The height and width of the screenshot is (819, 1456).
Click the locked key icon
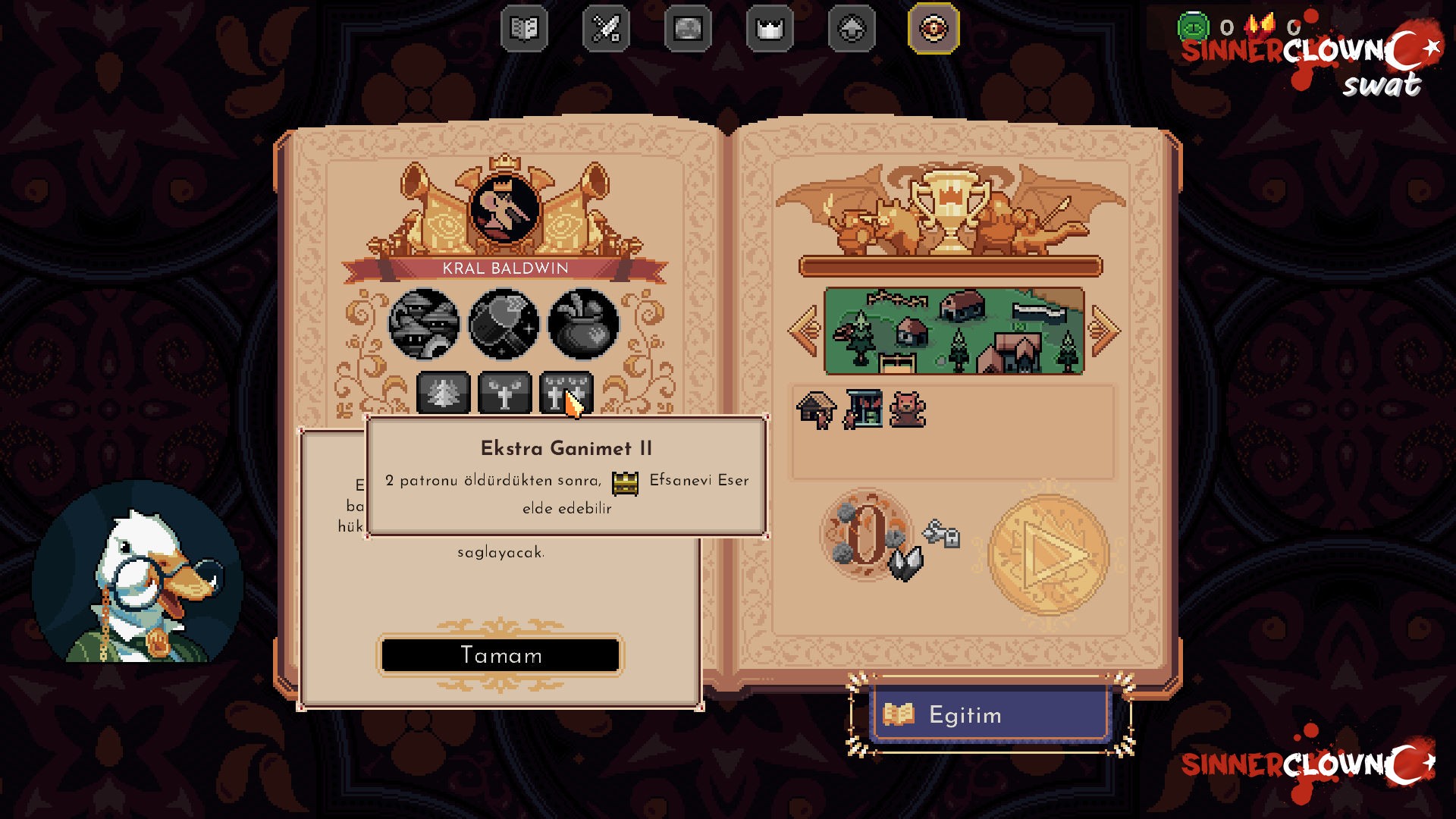pyautogui.click(x=942, y=534)
